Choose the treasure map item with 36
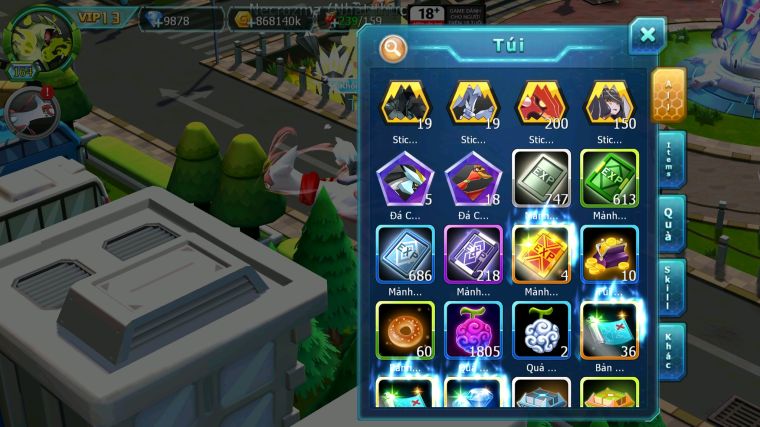Viewport: 760px width, 427px height. coord(609,330)
